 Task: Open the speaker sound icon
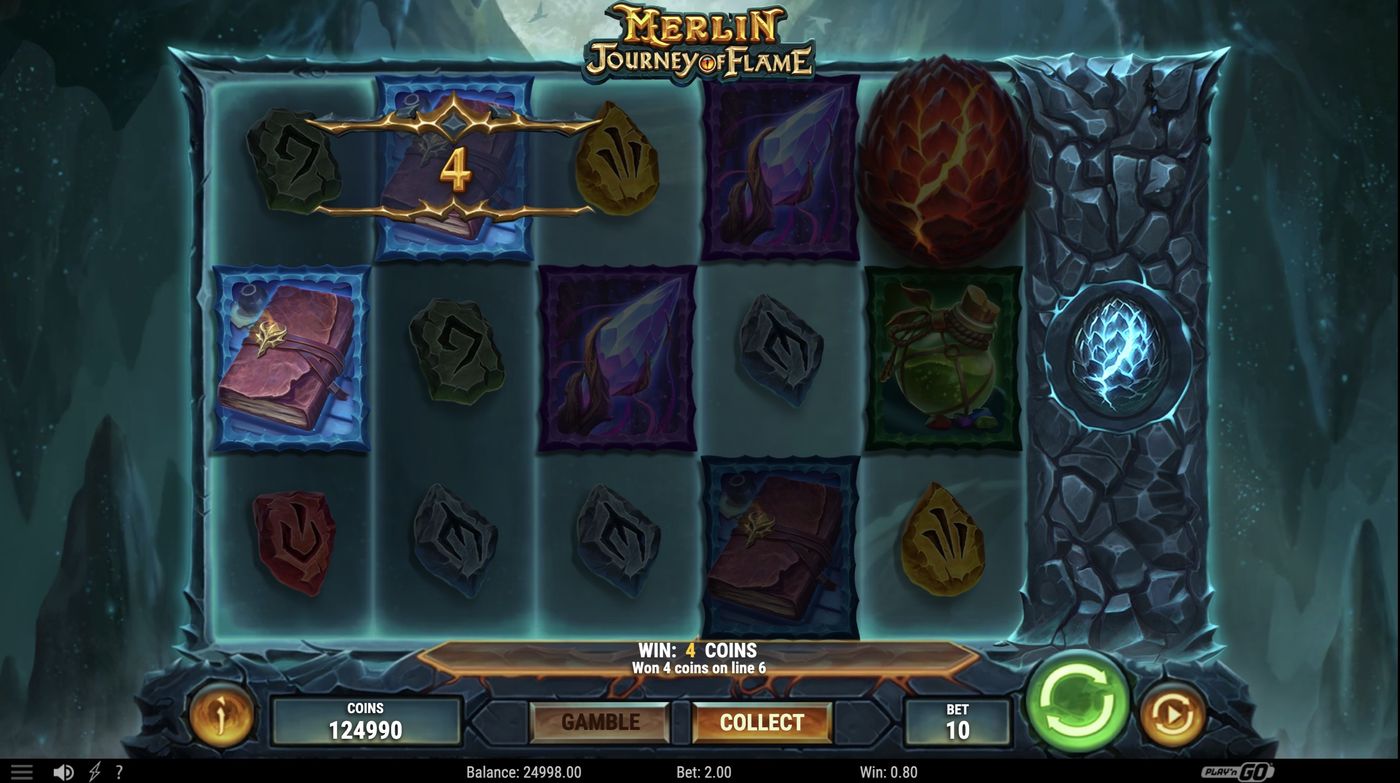pyautogui.click(x=65, y=770)
